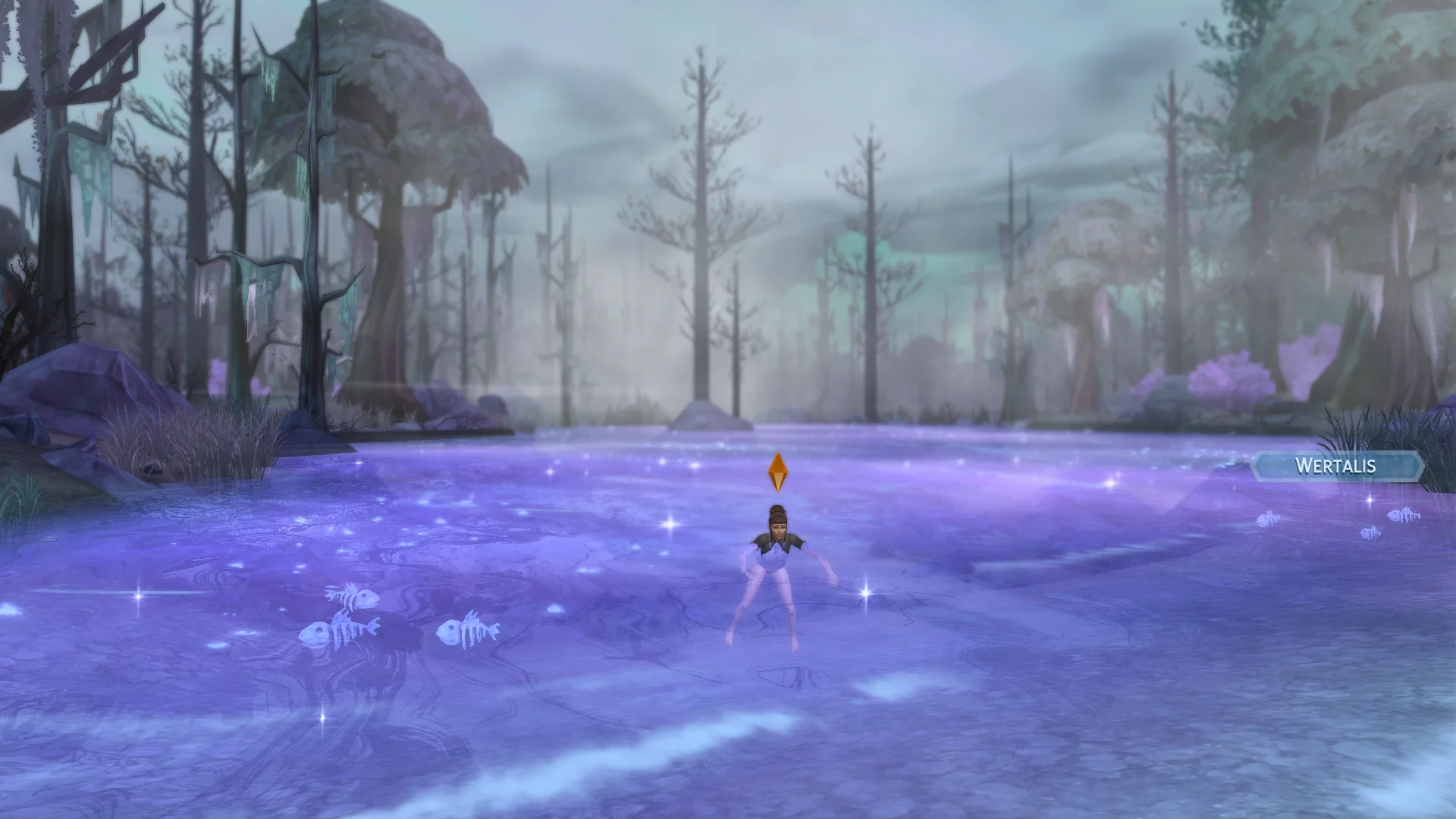Click the Wertalis name banner
1456x819 pixels.
(x=1336, y=466)
